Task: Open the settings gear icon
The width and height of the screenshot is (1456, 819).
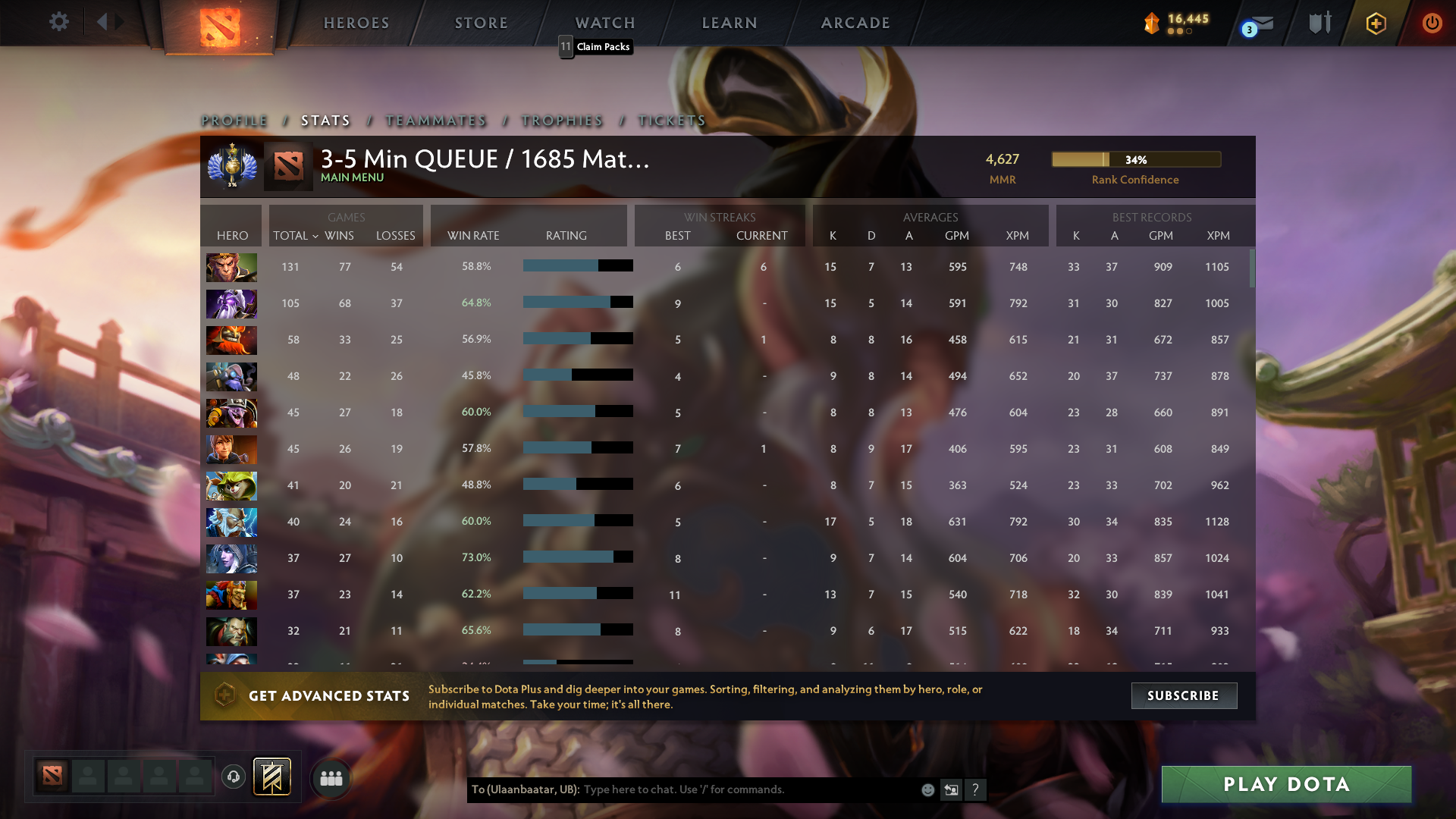Action: (x=58, y=23)
